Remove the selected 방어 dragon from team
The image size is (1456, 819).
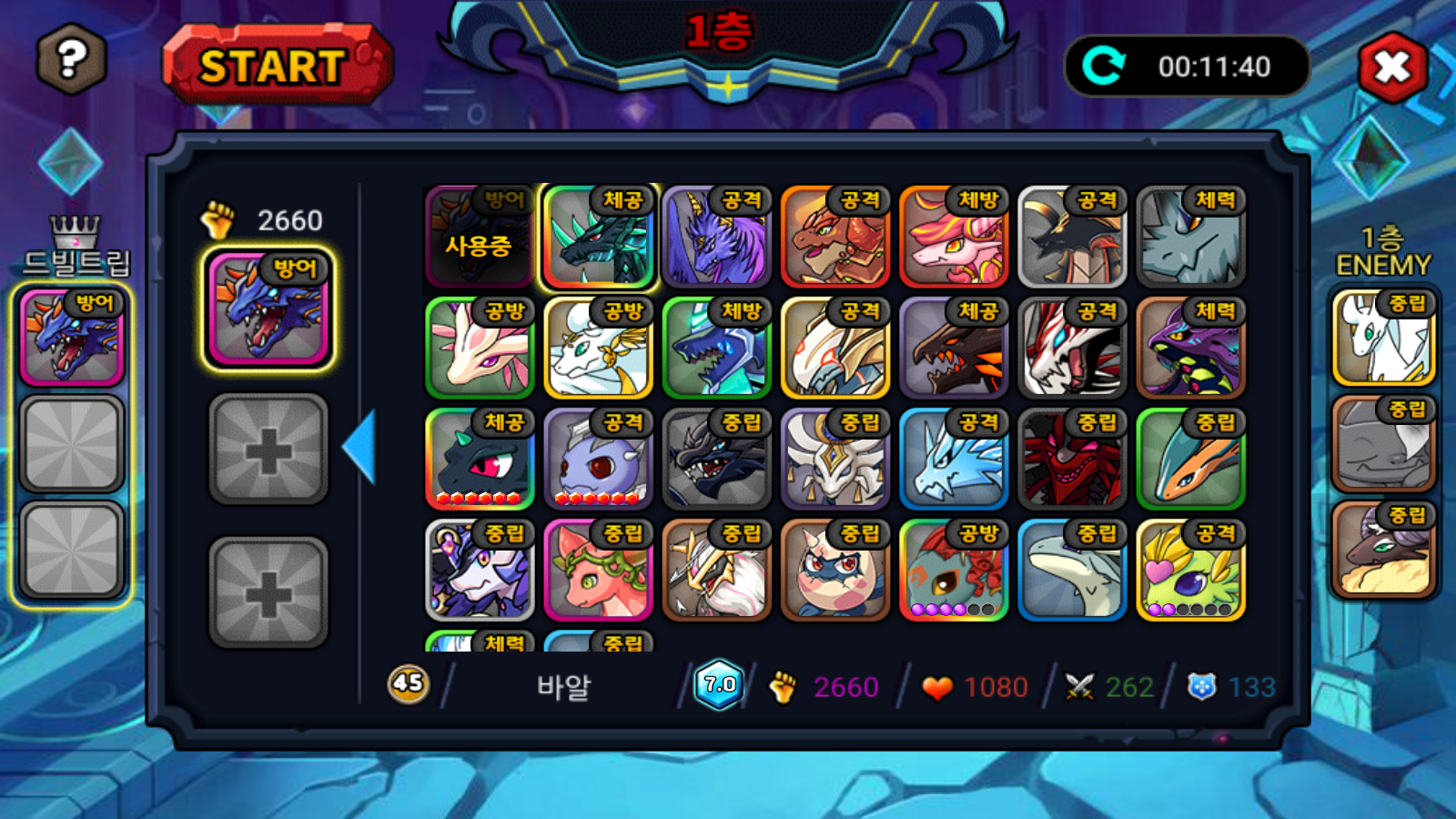[268, 309]
